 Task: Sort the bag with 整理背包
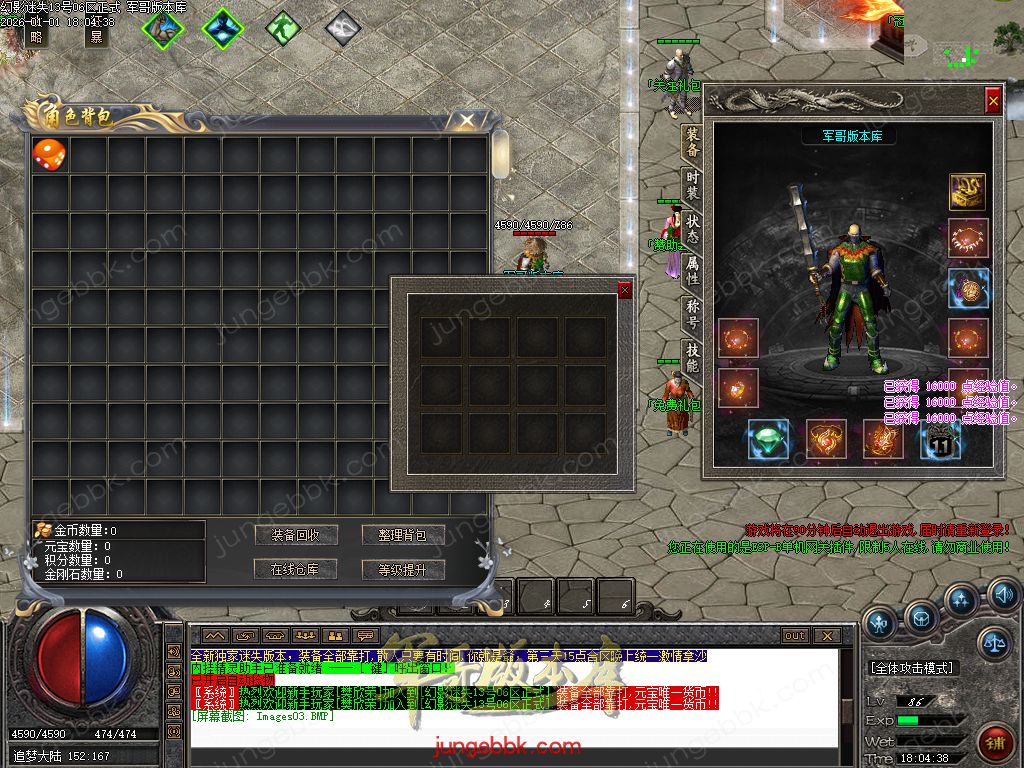[403, 535]
